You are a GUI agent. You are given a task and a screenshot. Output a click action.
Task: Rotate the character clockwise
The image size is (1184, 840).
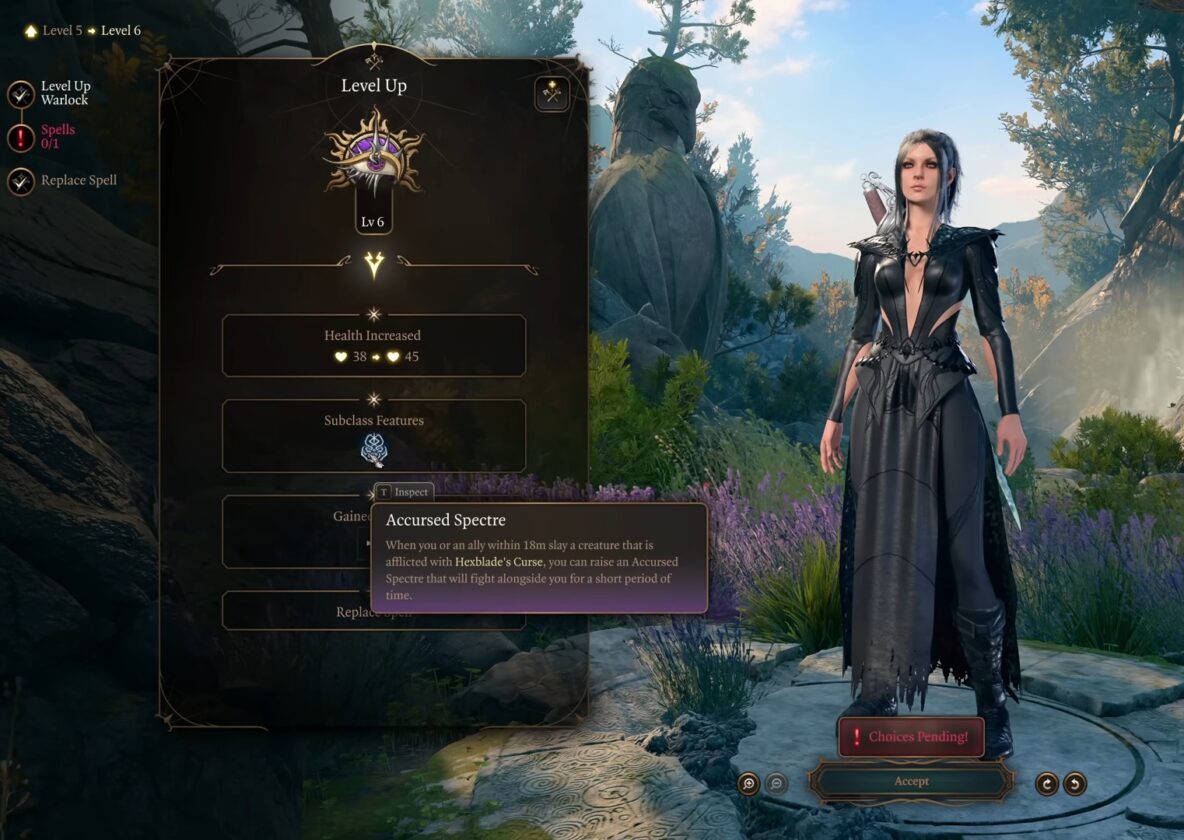pyautogui.click(x=1047, y=784)
